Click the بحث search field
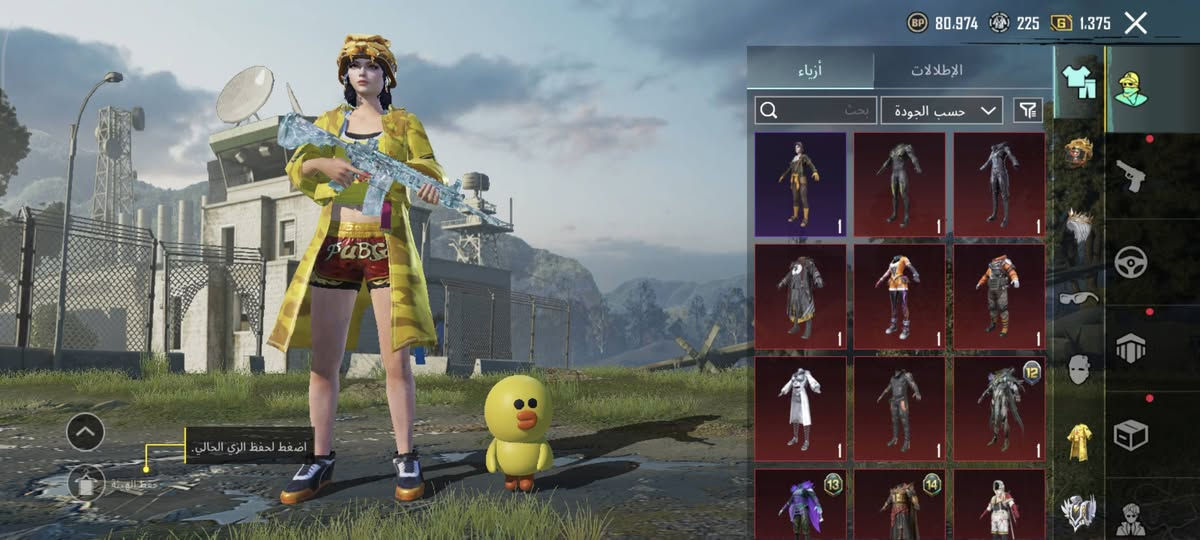This screenshot has width=1200, height=540. [x=817, y=110]
